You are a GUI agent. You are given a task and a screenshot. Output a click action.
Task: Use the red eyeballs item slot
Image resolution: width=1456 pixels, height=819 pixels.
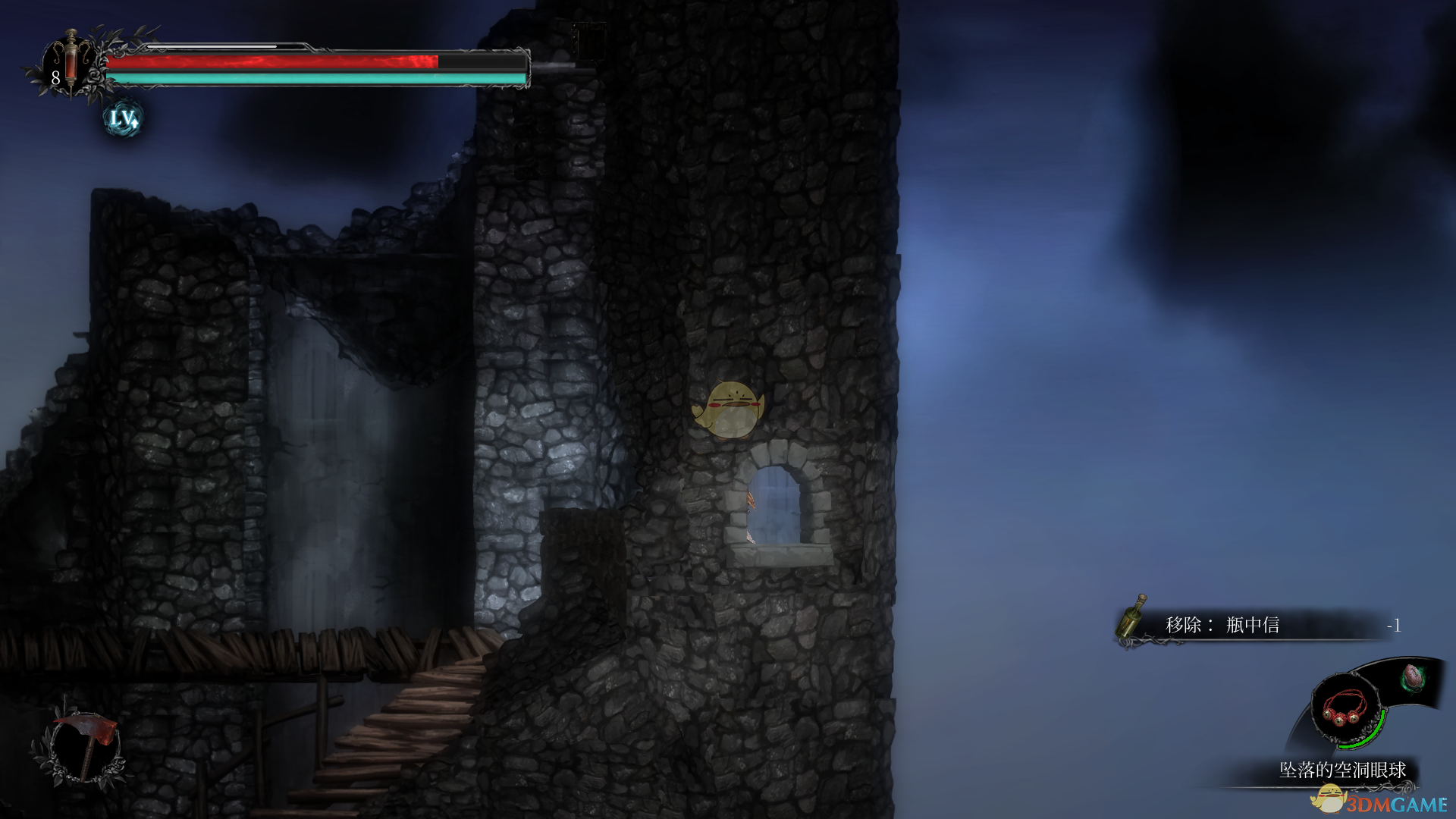coord(1344,708)
